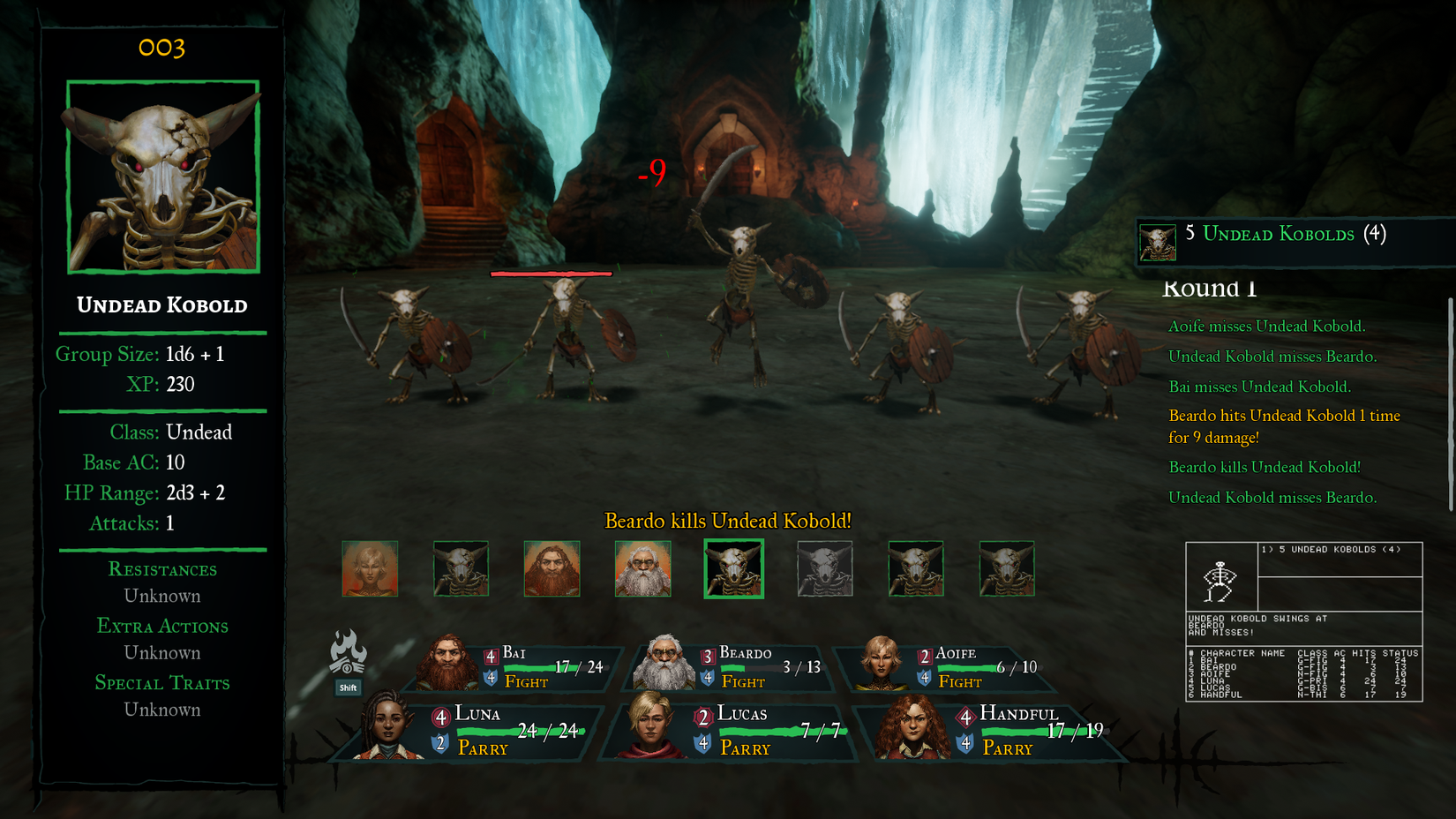Select Aoife's portrait in the turn order row
This screenshot has height=819, width=1456.
point(370,568)
